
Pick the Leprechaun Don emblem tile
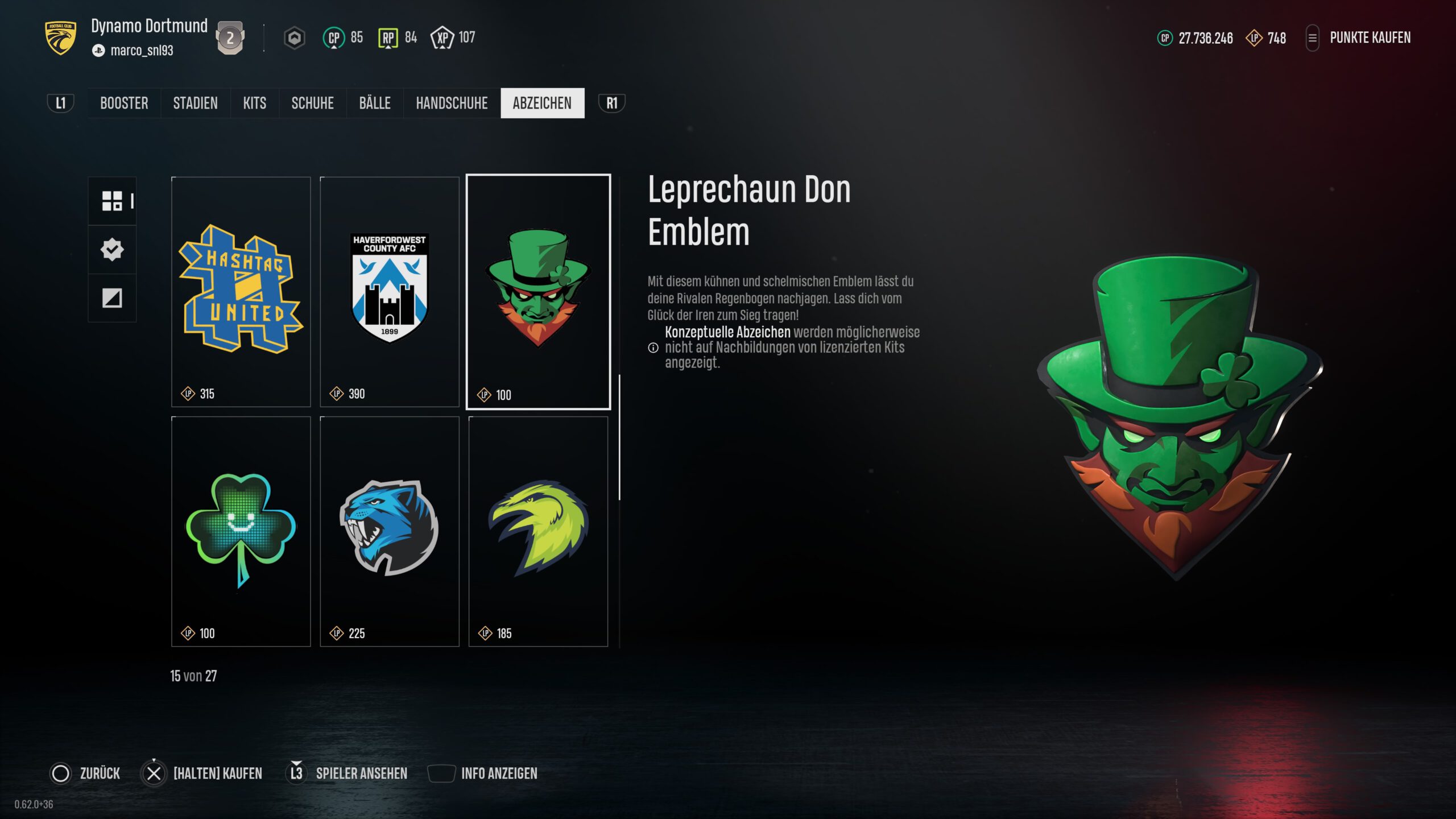pyautogui.click(x=538, y=291)
